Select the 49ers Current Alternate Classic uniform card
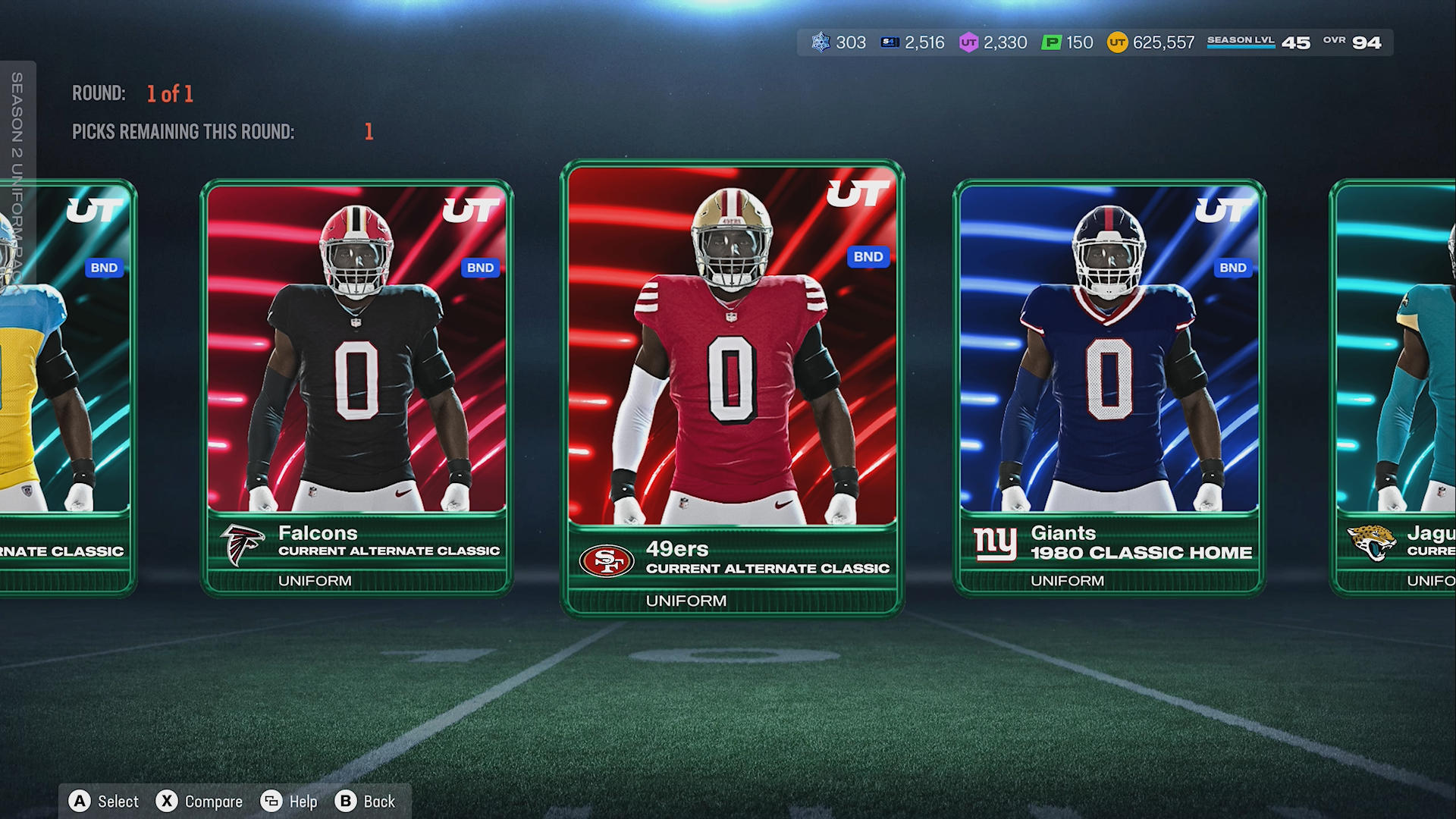The image size is (1456, 819). coord(732,387)
